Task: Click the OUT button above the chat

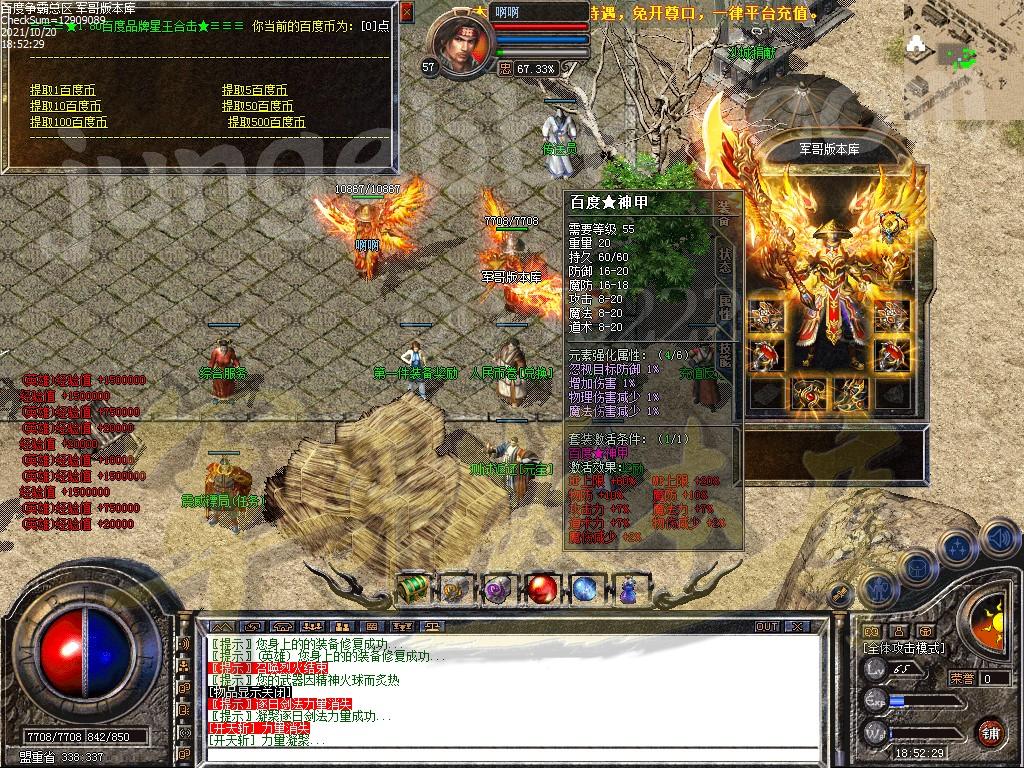Action: 767,626
